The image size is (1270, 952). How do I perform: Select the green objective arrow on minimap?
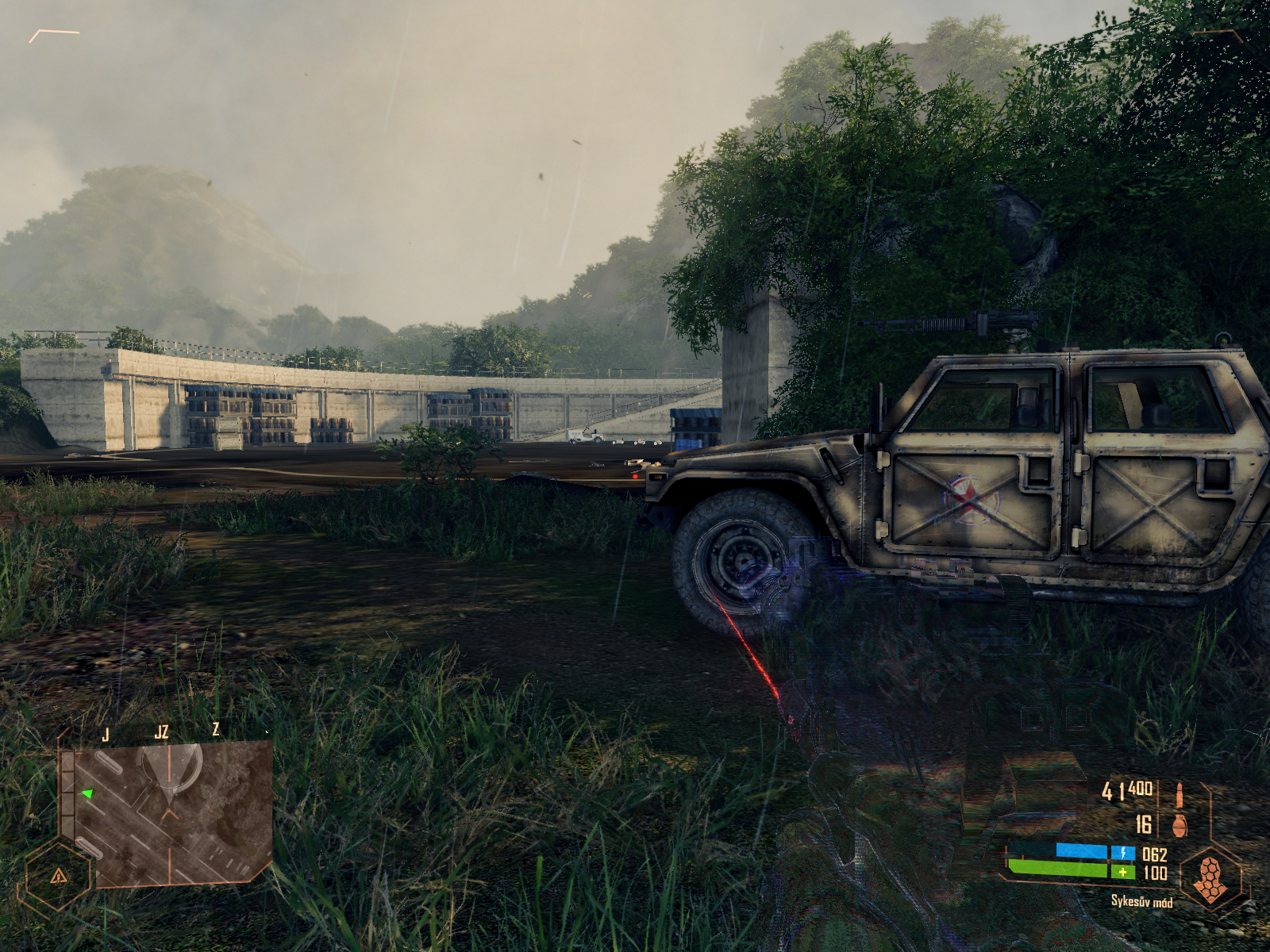(87, 793)
